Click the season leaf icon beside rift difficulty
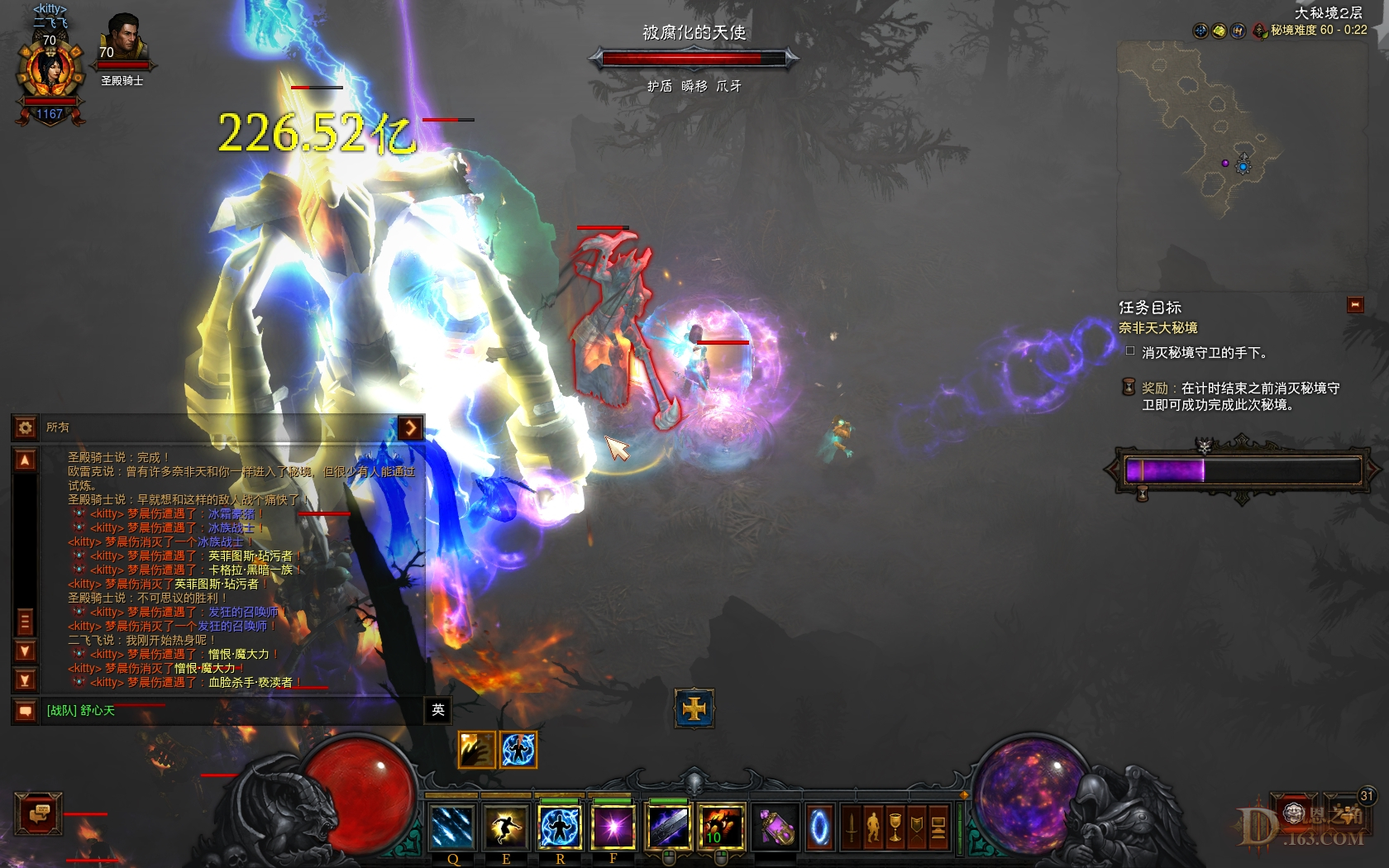The image size is (1389, 868). (x=1261, y=32)
